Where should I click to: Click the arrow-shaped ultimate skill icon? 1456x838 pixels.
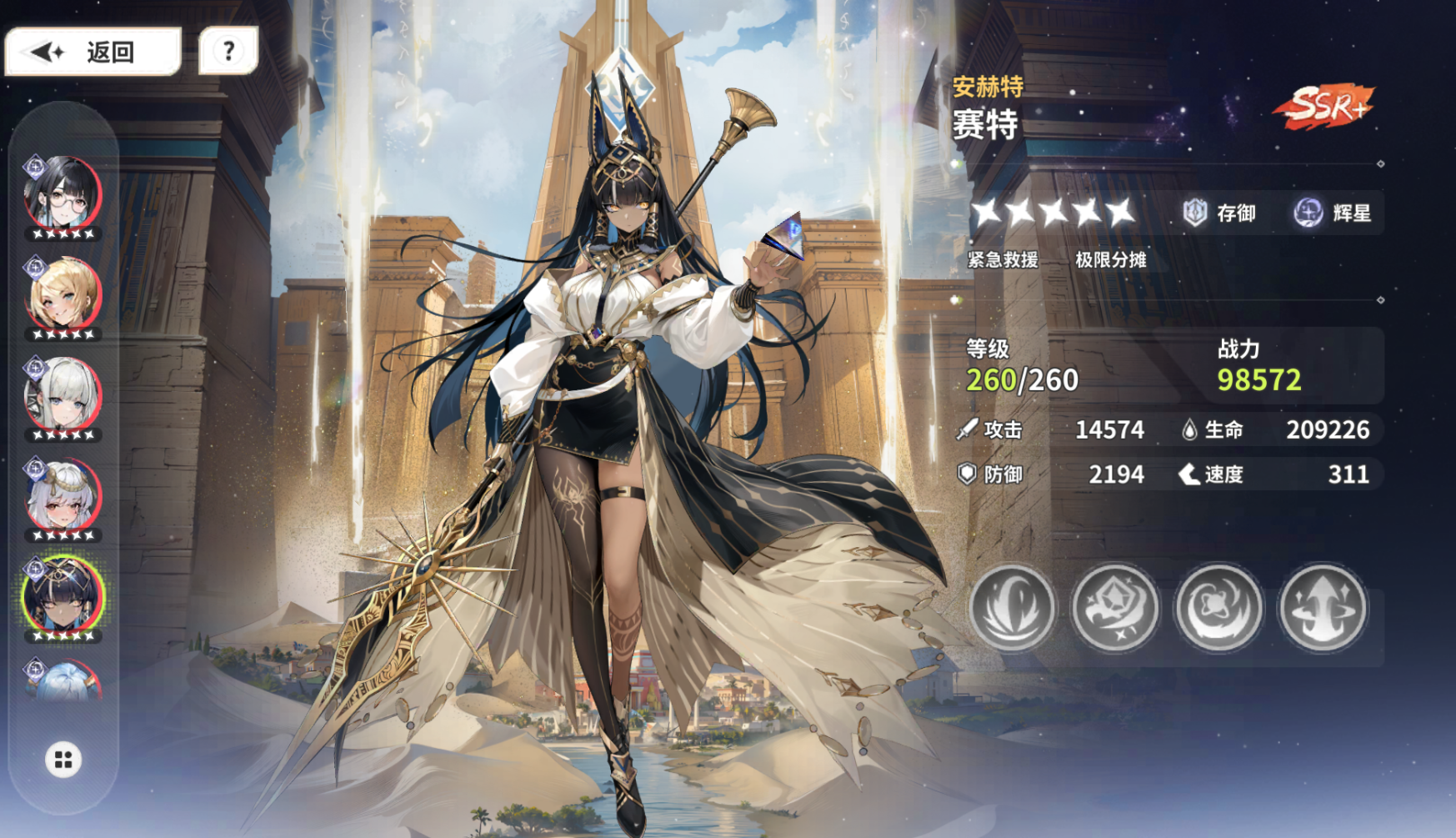coord(1323,608)
